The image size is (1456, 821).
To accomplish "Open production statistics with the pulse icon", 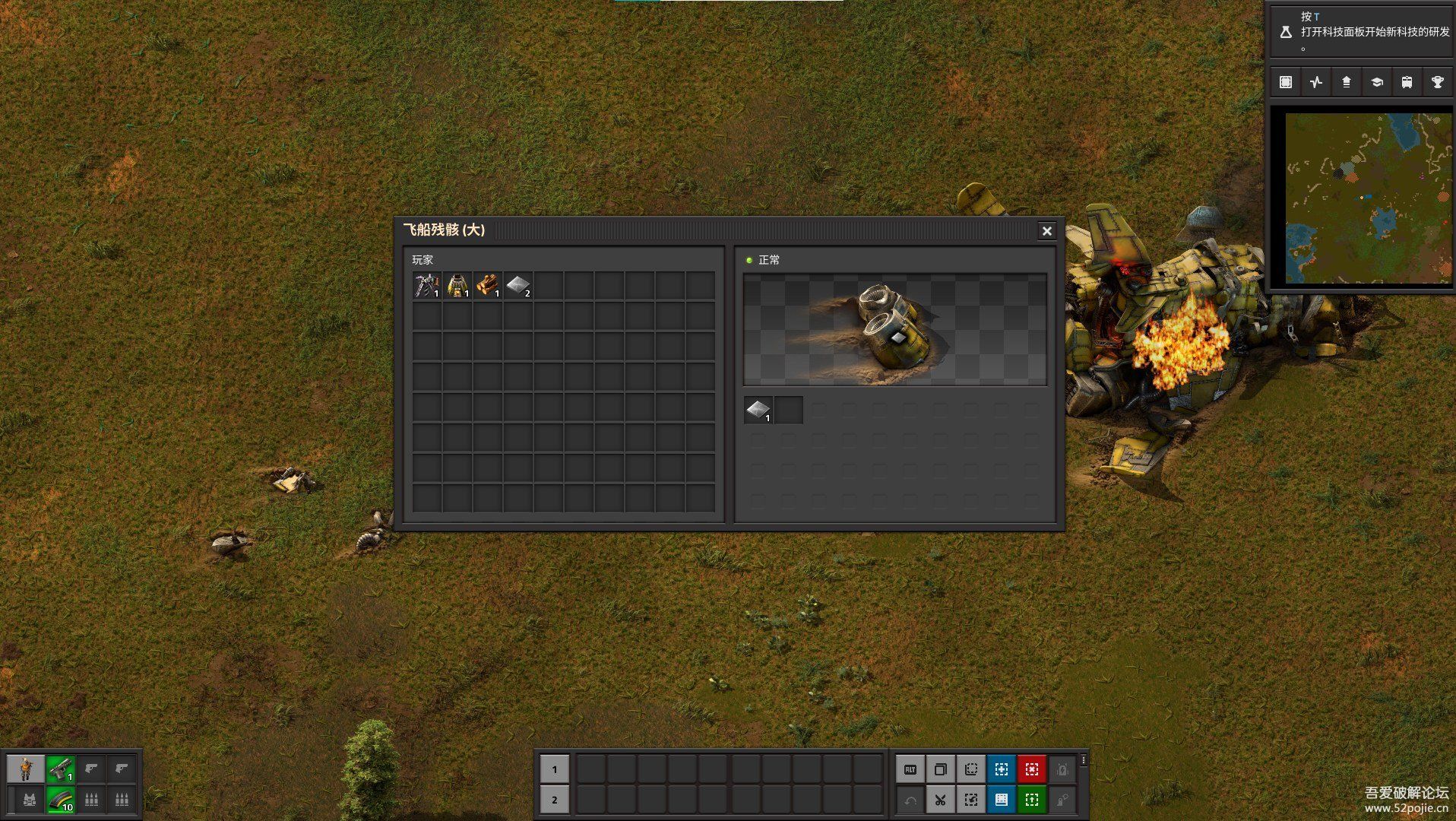I will click(x=1315, y=82).
